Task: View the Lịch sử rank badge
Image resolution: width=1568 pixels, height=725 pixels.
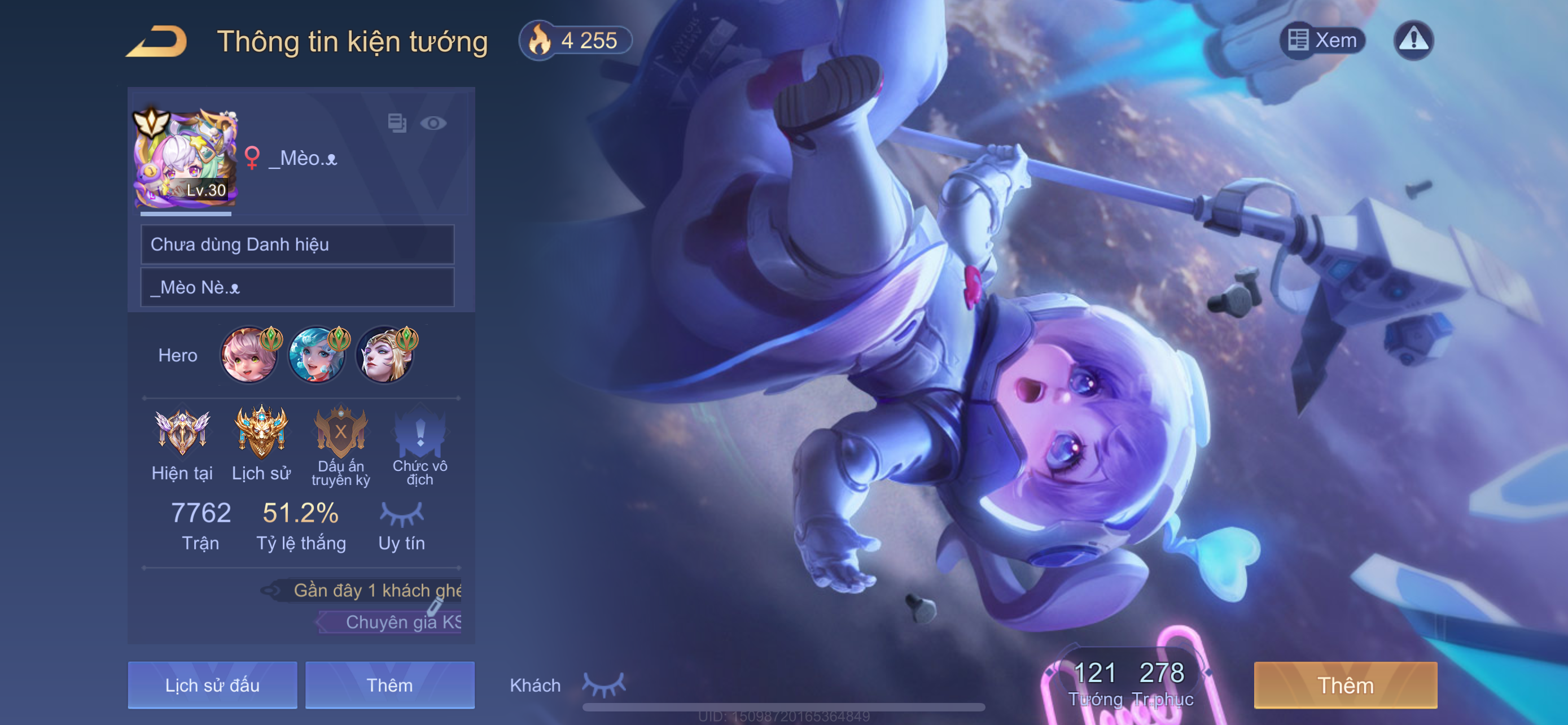Action: pyautogui.click(x=261, y=432)
